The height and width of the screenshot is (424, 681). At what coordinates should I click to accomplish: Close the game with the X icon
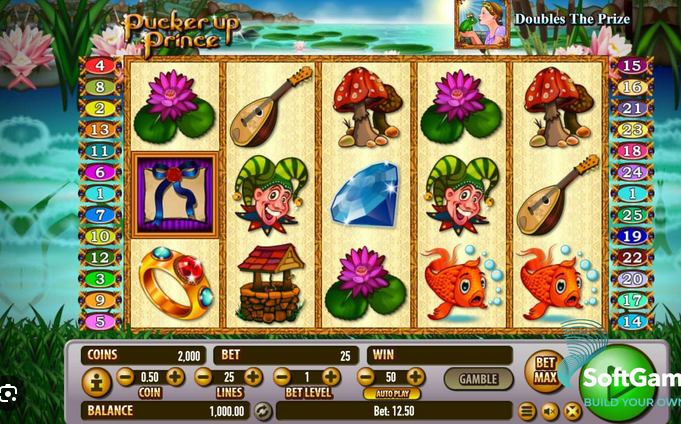pyautogui.click(x=572, y=410)
